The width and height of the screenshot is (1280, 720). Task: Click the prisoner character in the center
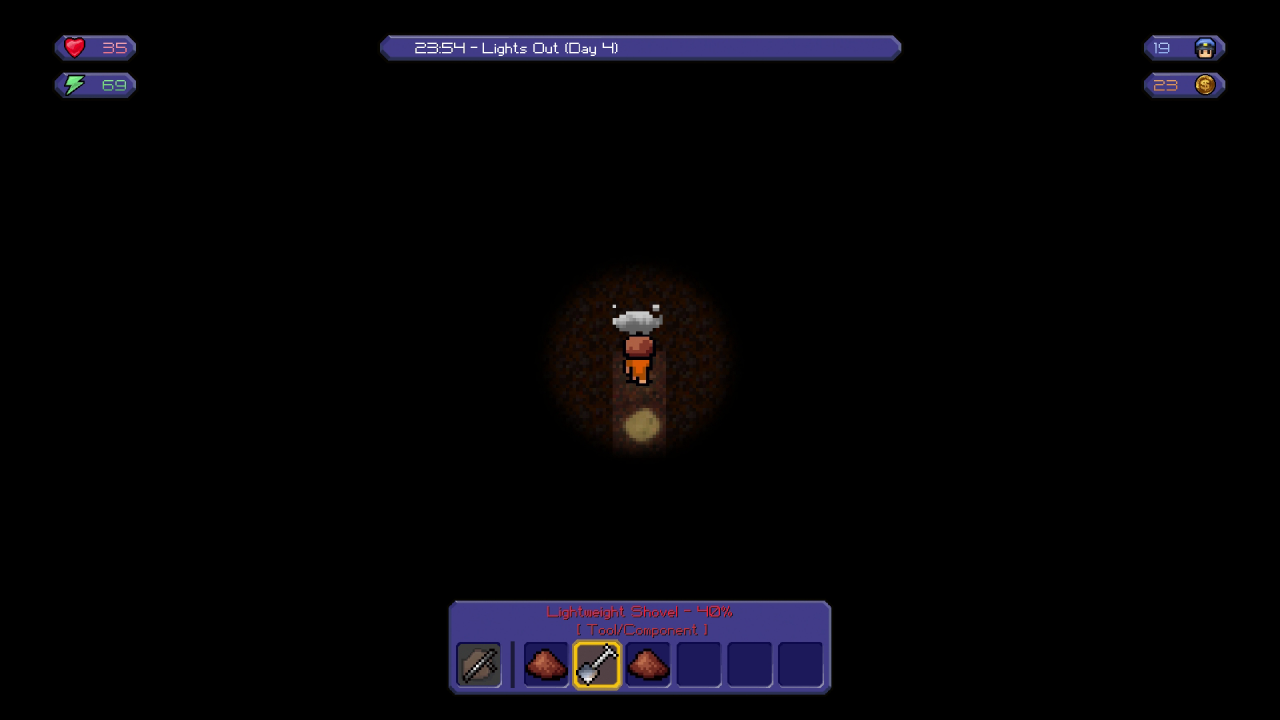pyautogui.click(x=639, y=350)
